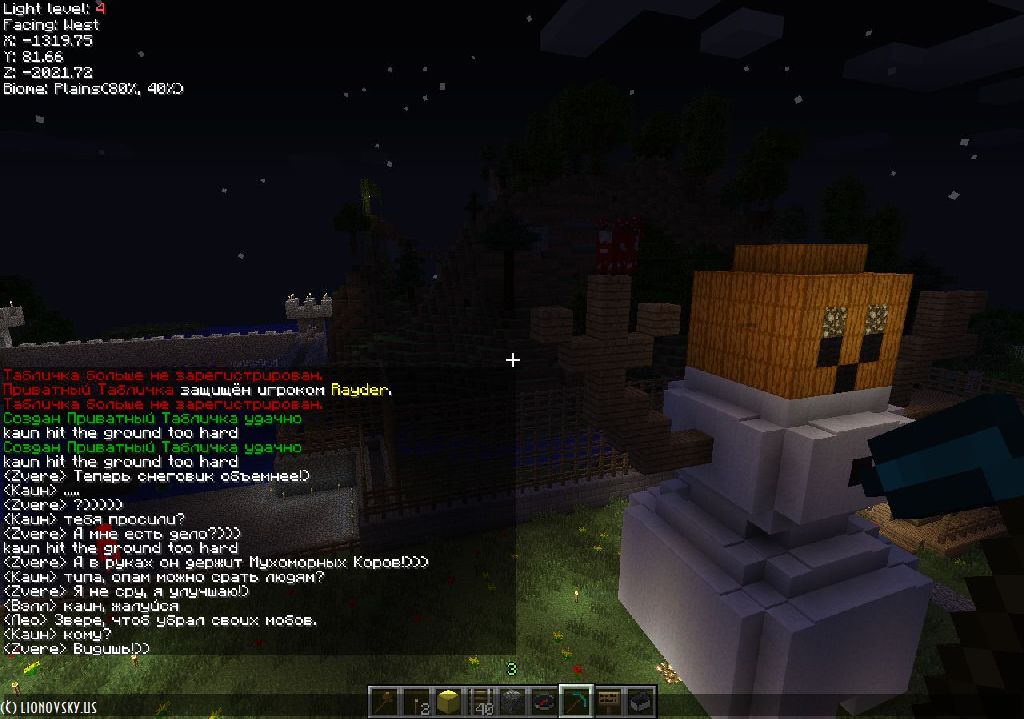1024x719 pixels.
Task: Select the torch slot in the hotbar
Action: pos(416,701)
